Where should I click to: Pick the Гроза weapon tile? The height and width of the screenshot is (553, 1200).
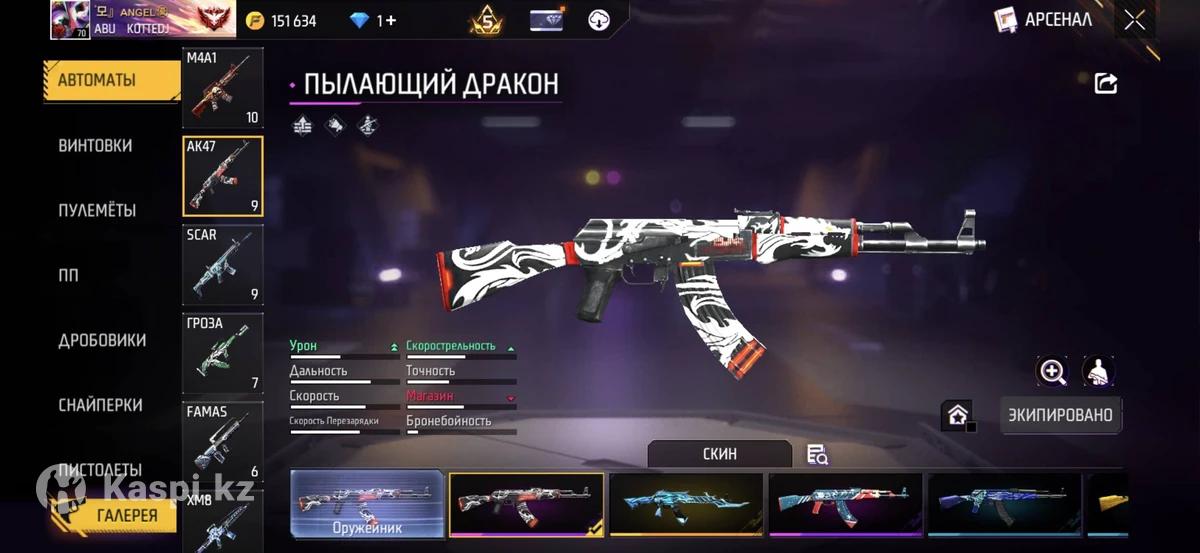pyautogui.click(x=222, y=353)
